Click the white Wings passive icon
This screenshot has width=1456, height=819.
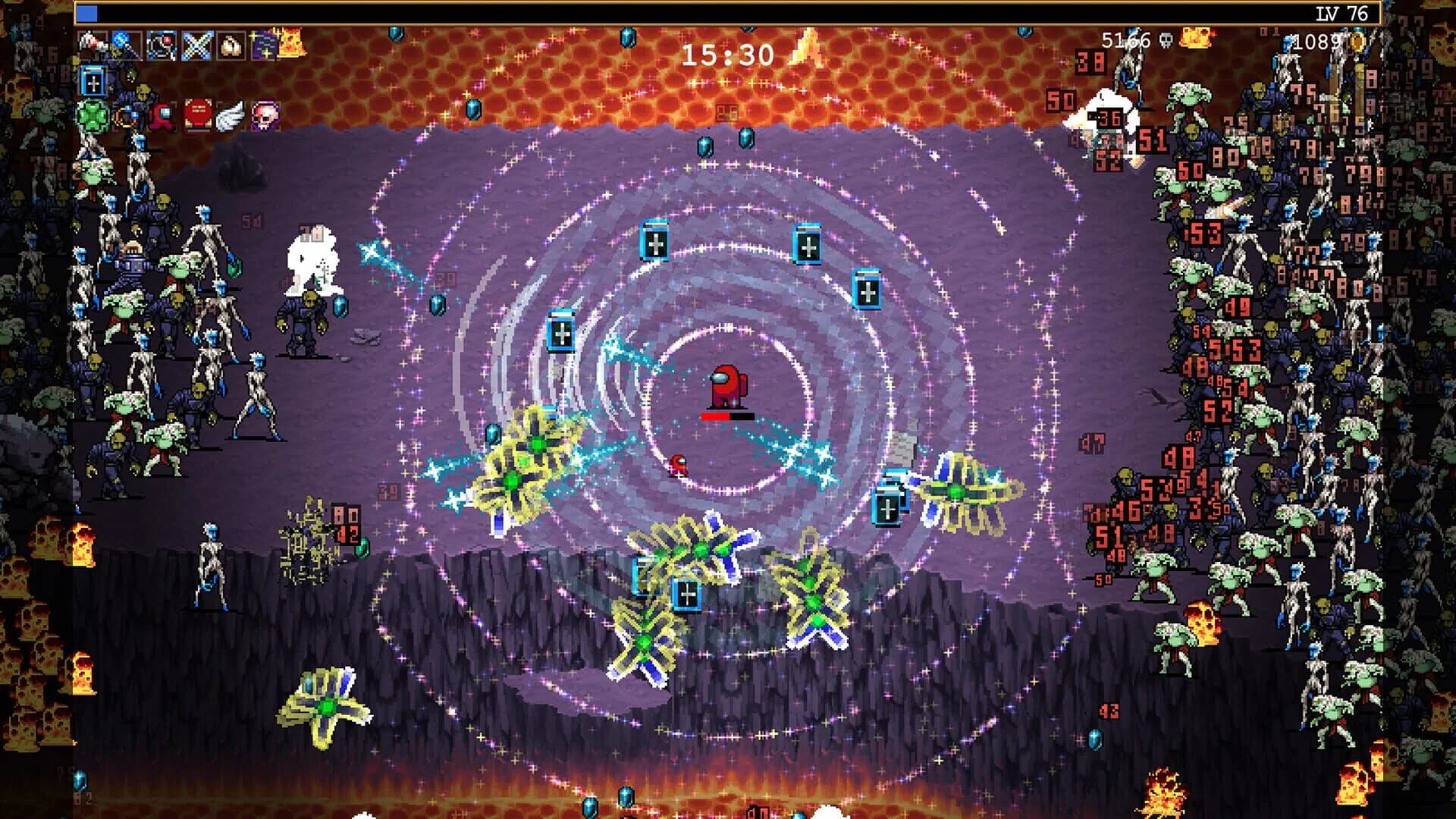click(x=230, y=117)
